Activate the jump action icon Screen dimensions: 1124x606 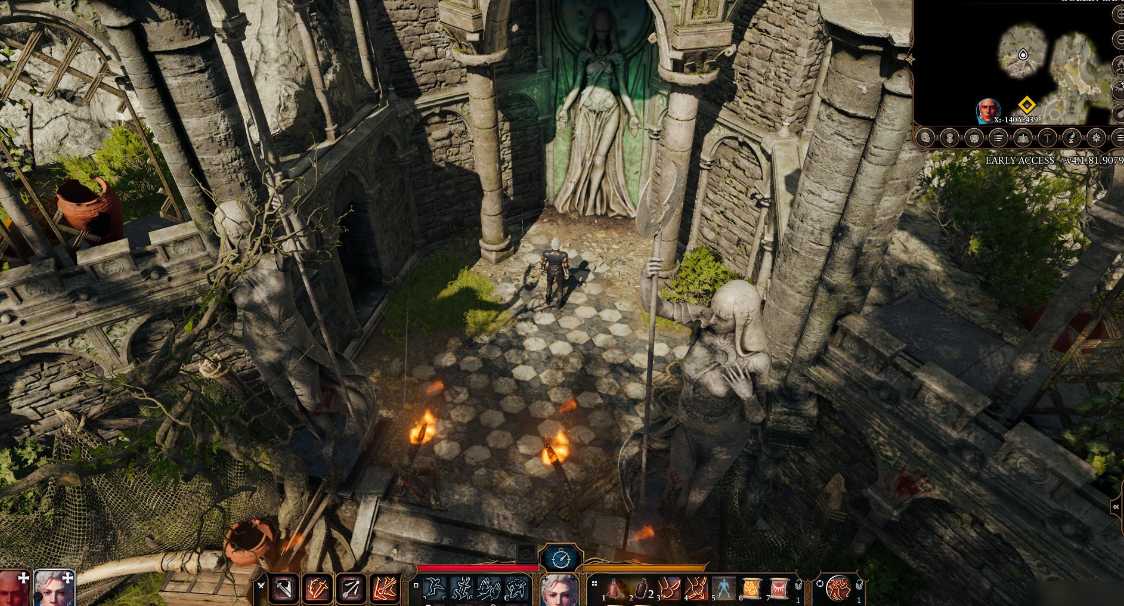[x=435, y=589]
